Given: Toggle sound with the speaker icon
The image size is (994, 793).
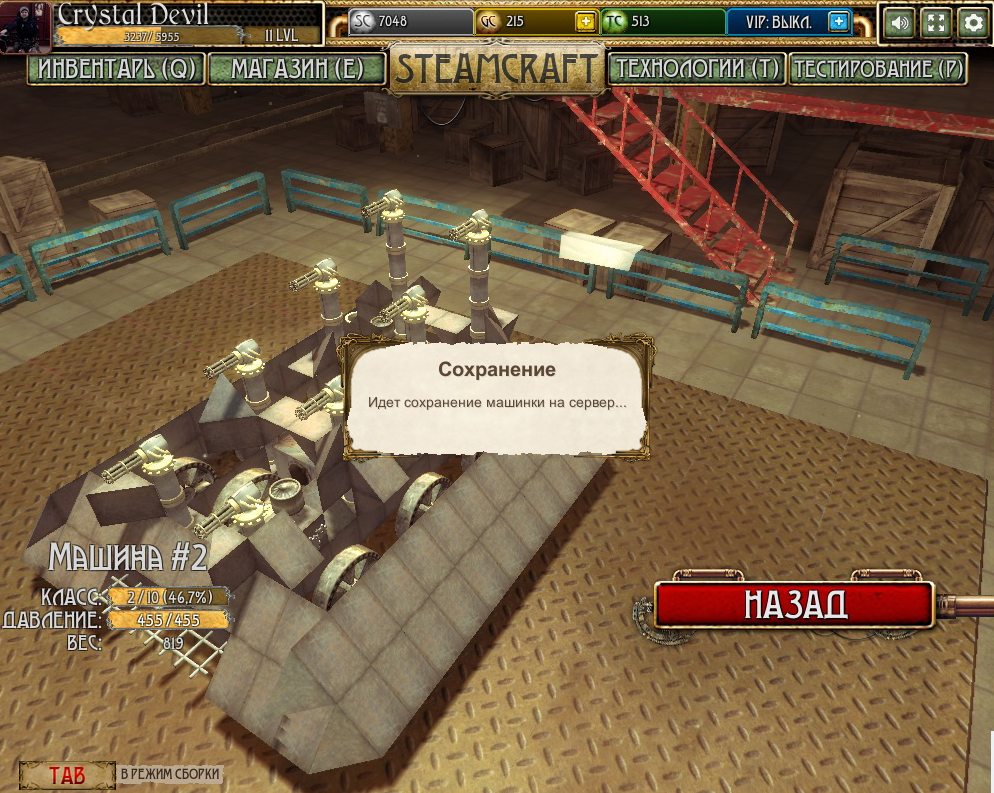Looking at the screenshot, I should [900, 23].
